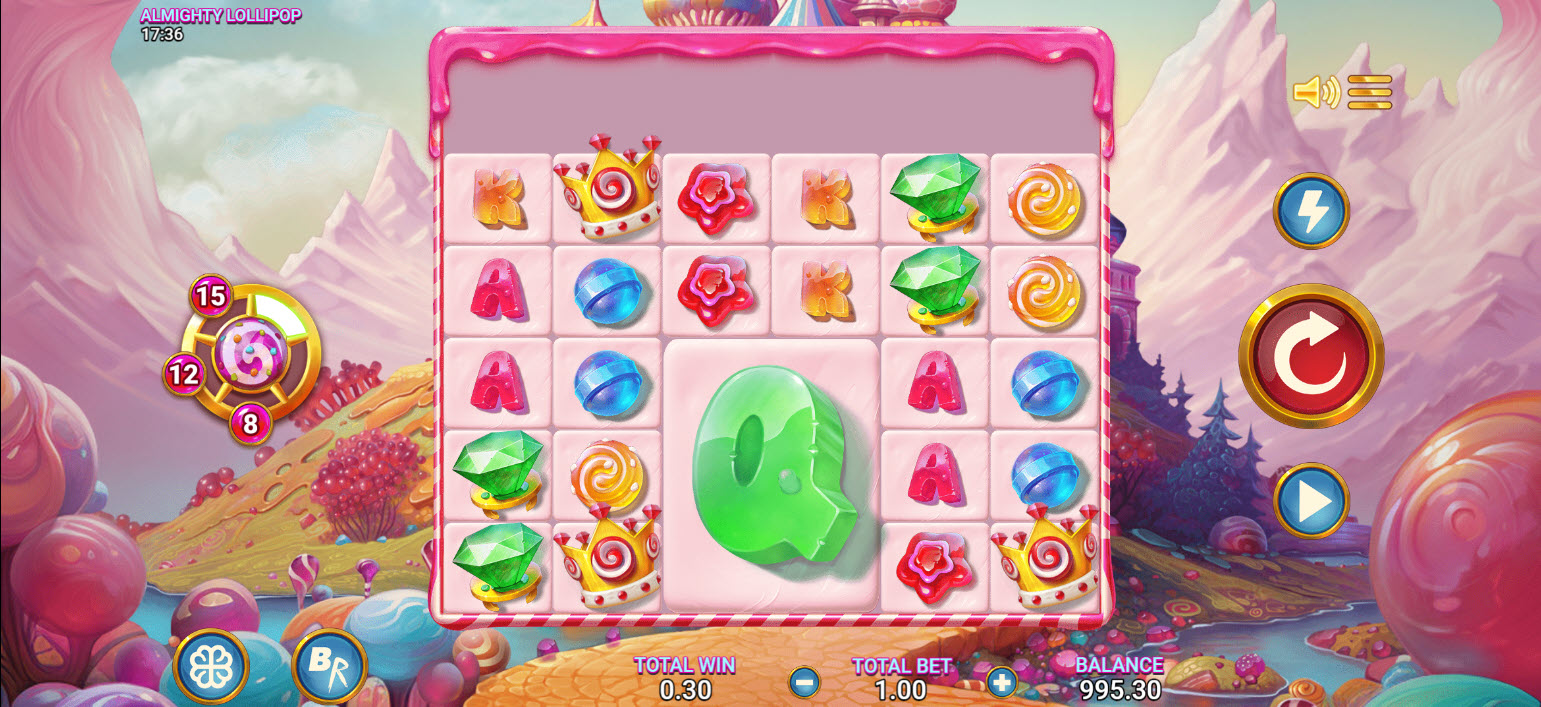The width and height of the screenshot is (1541, 707).
Task: Toggle the sound speaker icon
Action: click(x=1316, y=92)
